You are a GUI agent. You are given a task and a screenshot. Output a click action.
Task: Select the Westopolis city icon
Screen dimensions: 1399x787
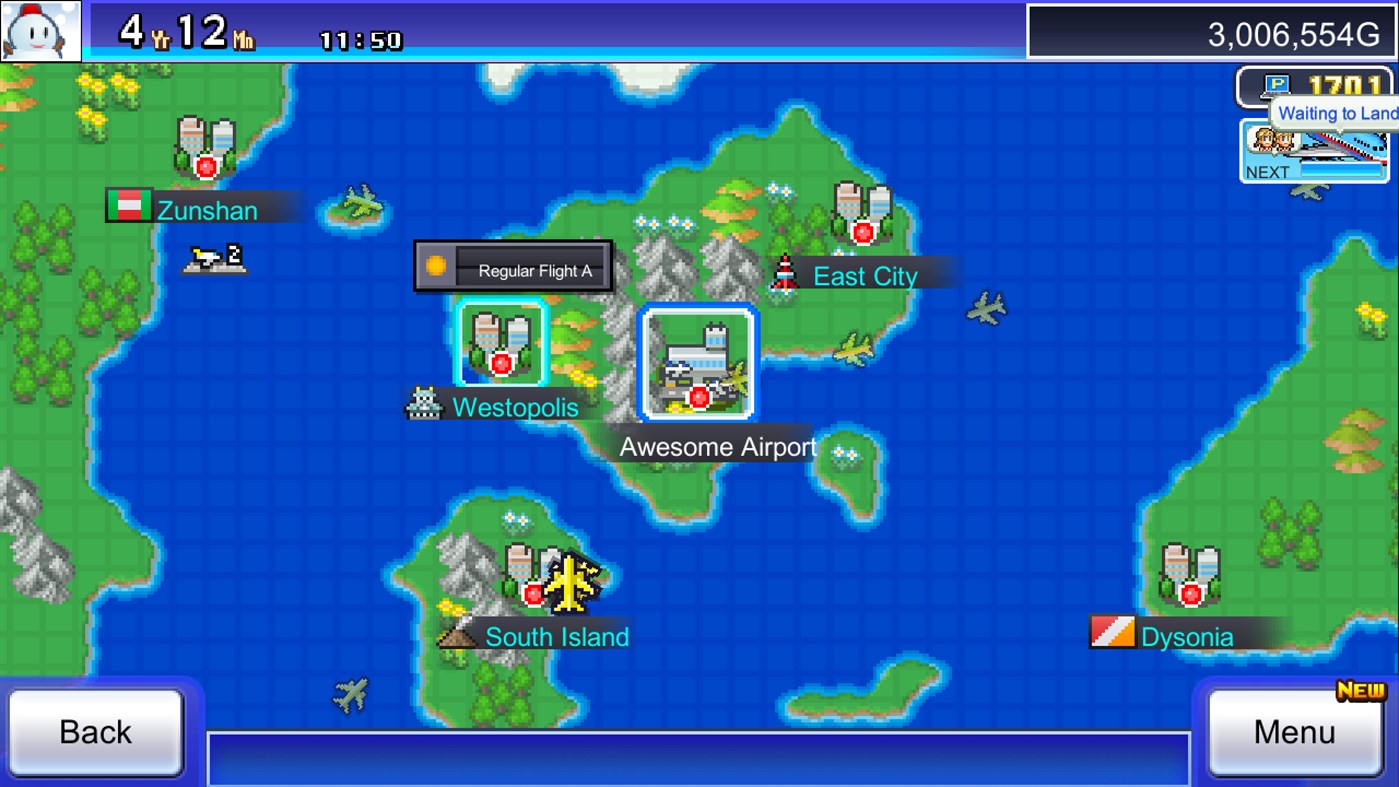coord(502,343)
